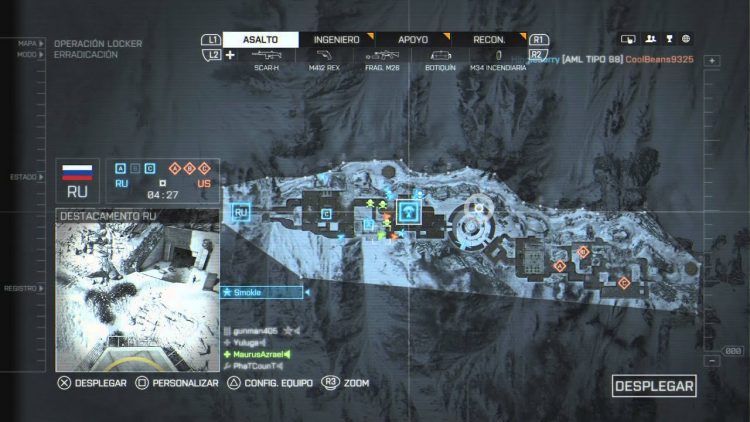Choose the Apoyo class tab
Viewport: 750px width, 422px height.
coord(412,39)
